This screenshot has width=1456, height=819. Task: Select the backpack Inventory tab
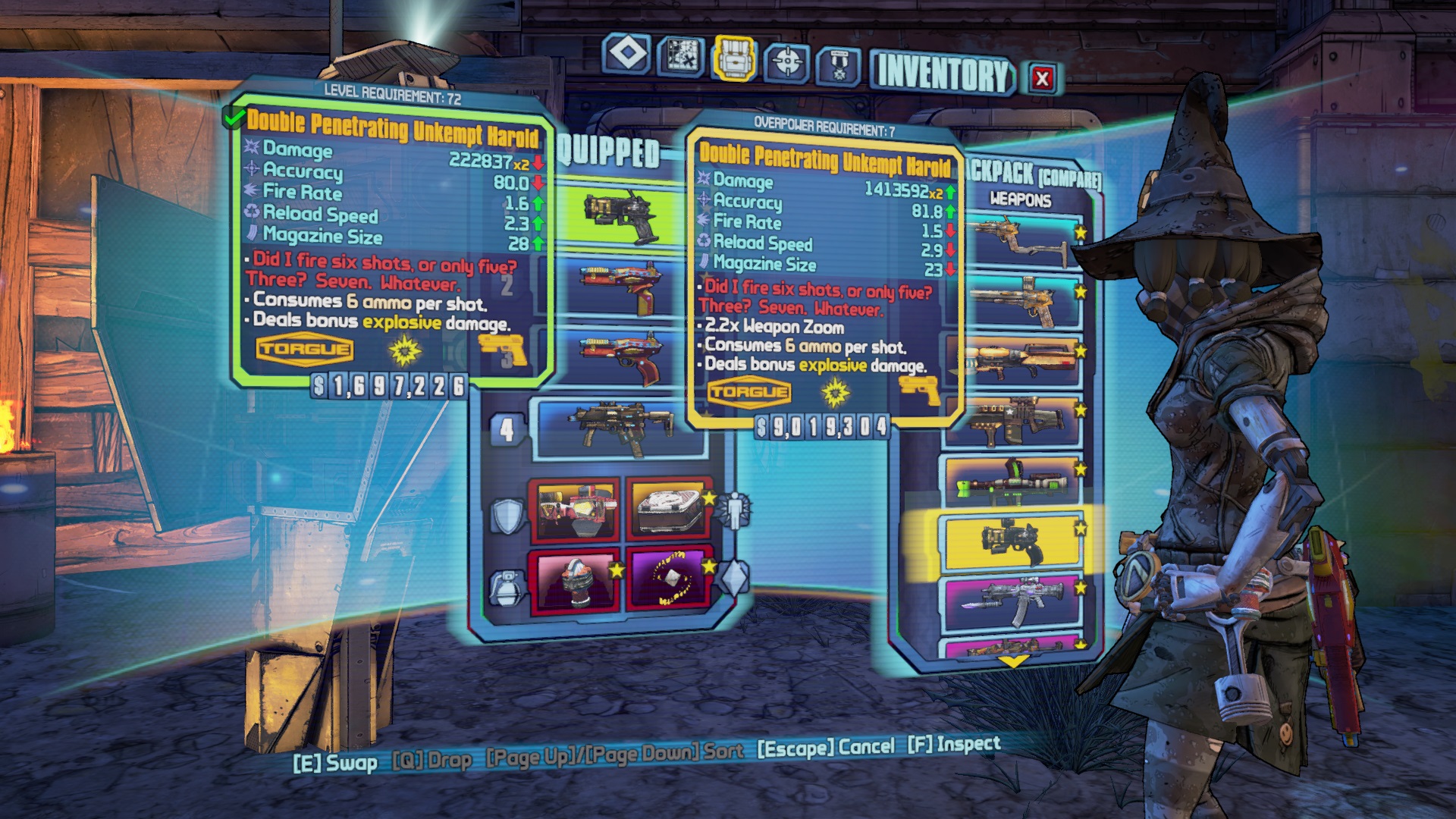click(733, 58)
